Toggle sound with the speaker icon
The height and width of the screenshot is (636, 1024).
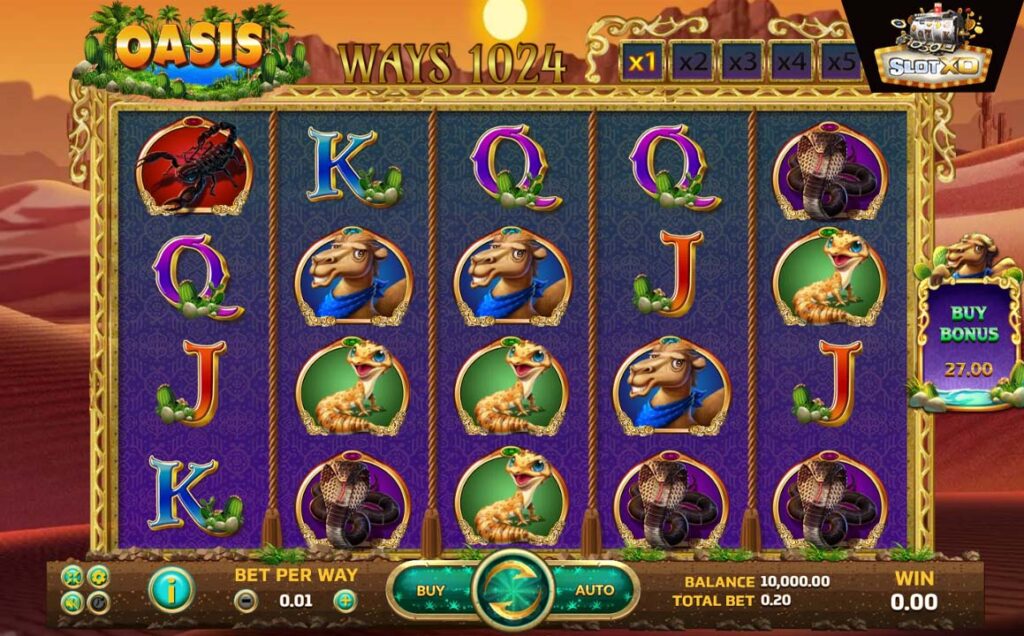coord(73,601)
